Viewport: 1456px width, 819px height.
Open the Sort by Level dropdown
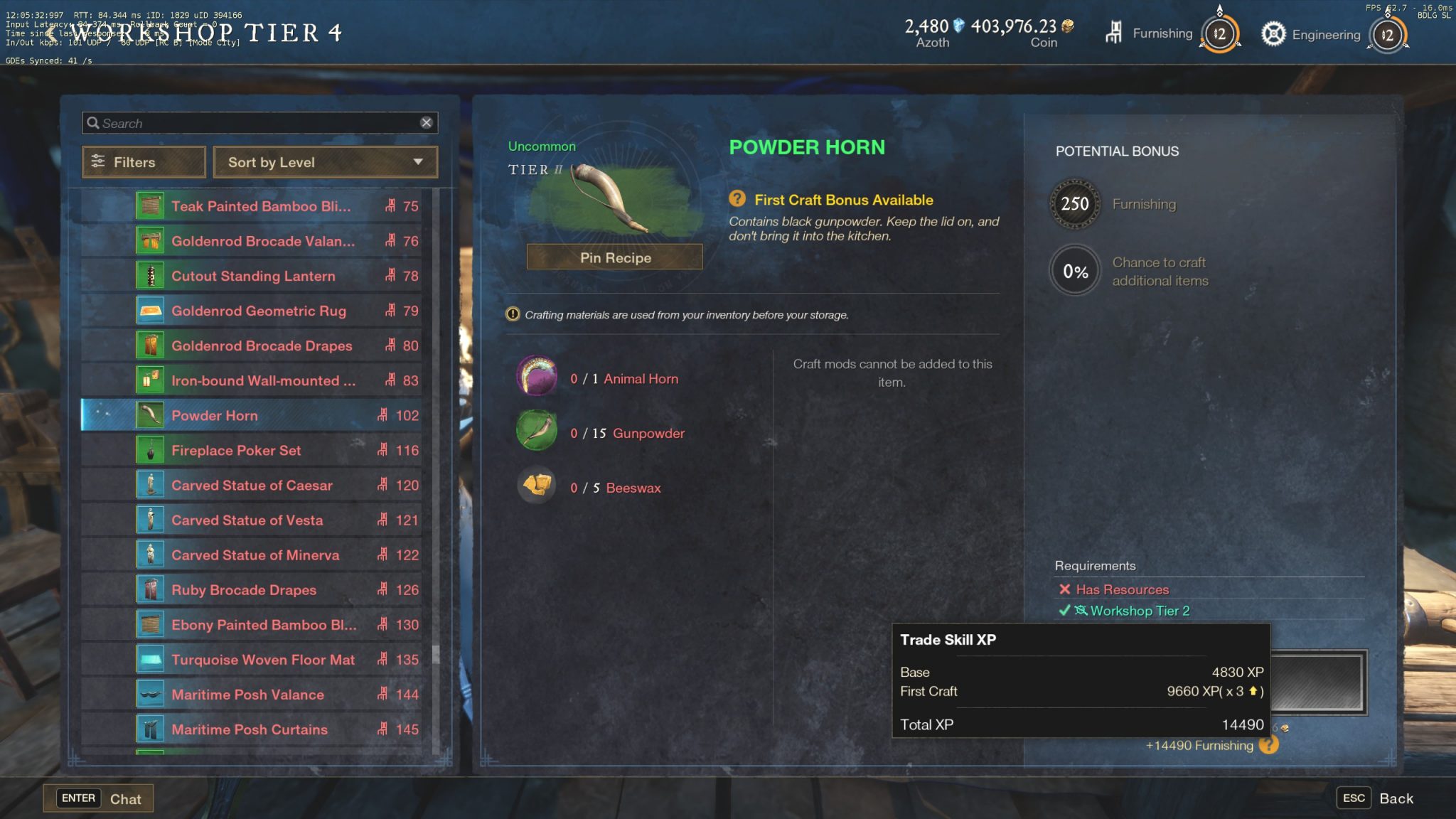tap(325, 162)
